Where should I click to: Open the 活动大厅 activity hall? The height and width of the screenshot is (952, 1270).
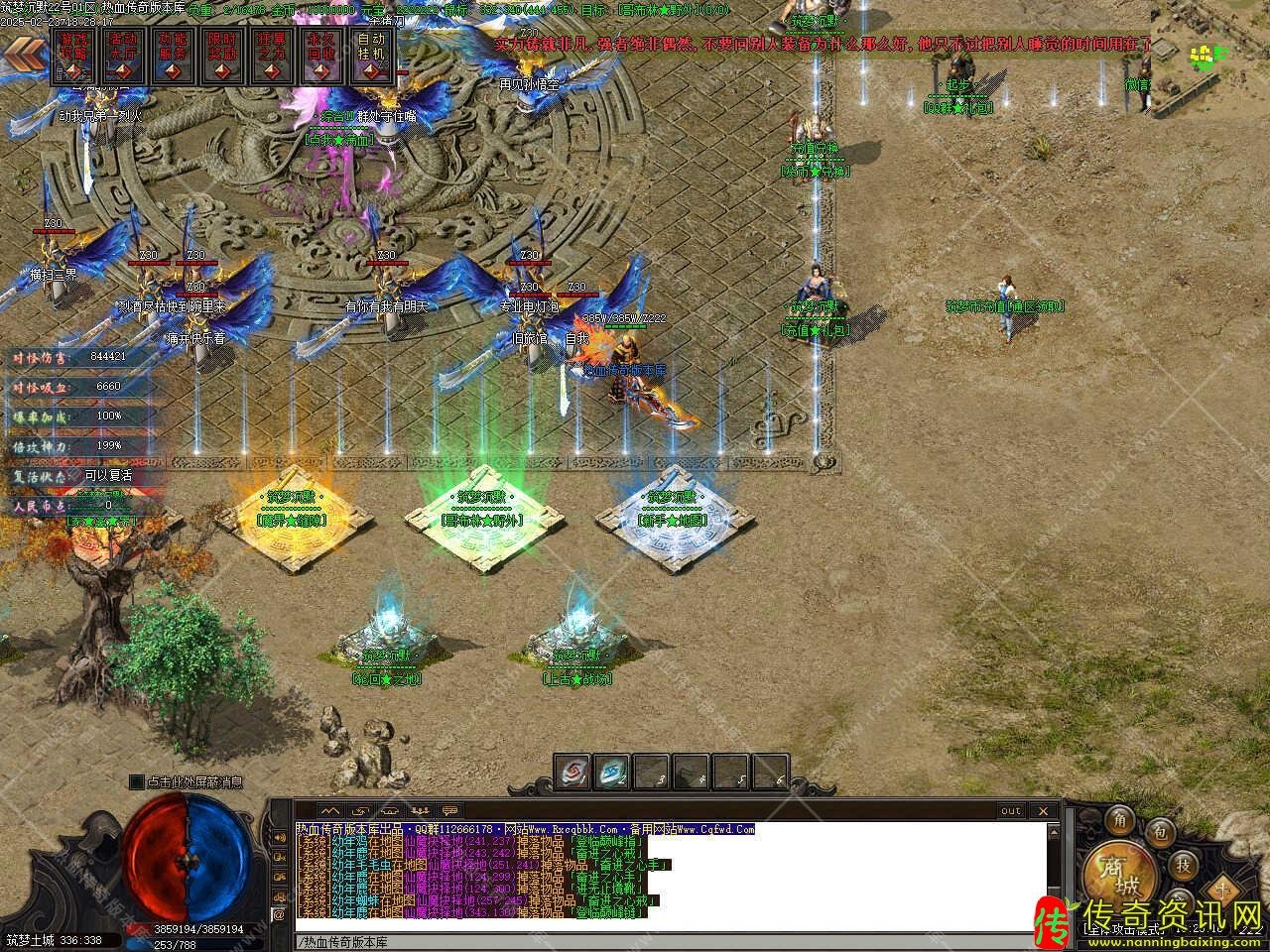tap(122, 56)
